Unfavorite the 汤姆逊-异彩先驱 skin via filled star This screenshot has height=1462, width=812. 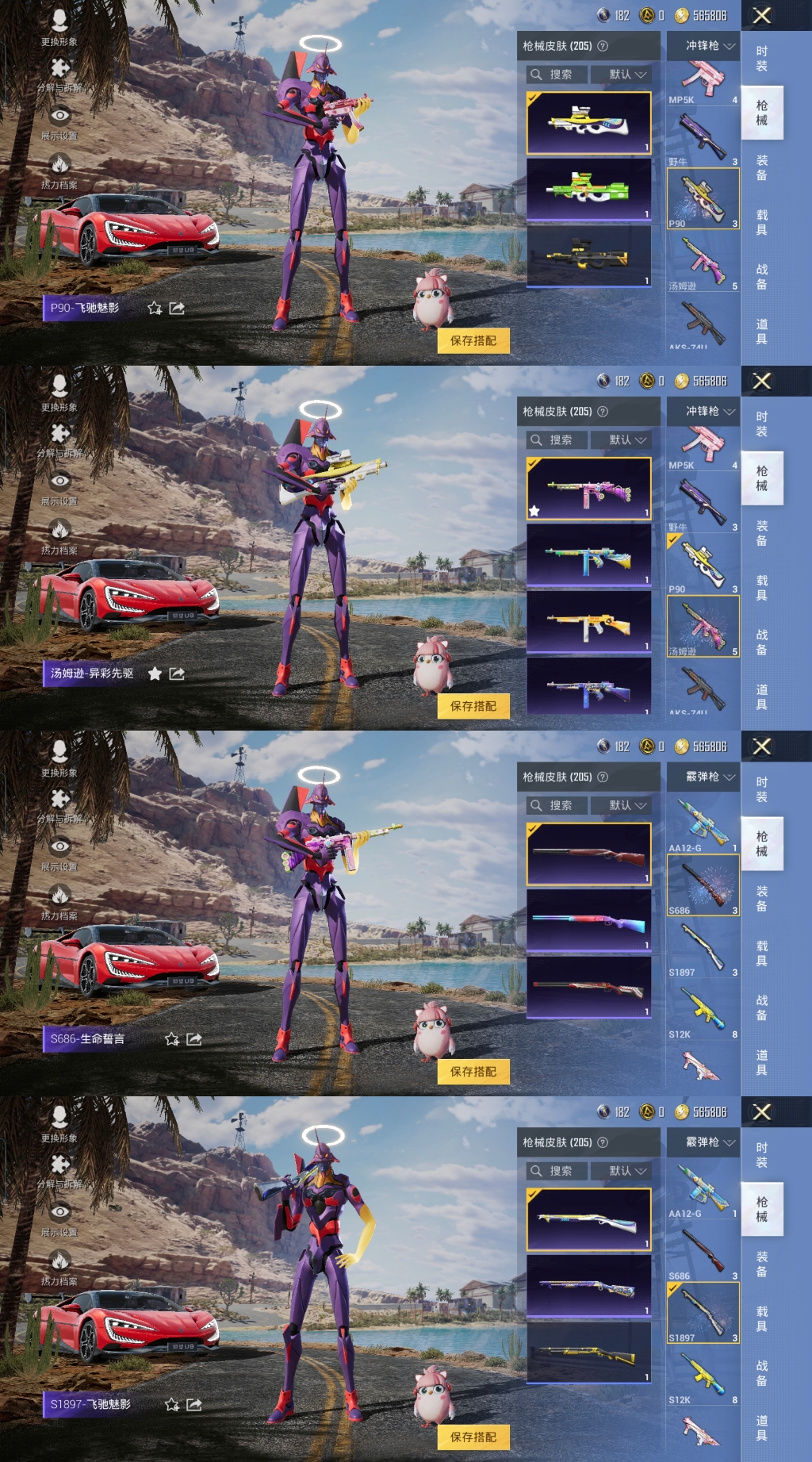[155, 673]
